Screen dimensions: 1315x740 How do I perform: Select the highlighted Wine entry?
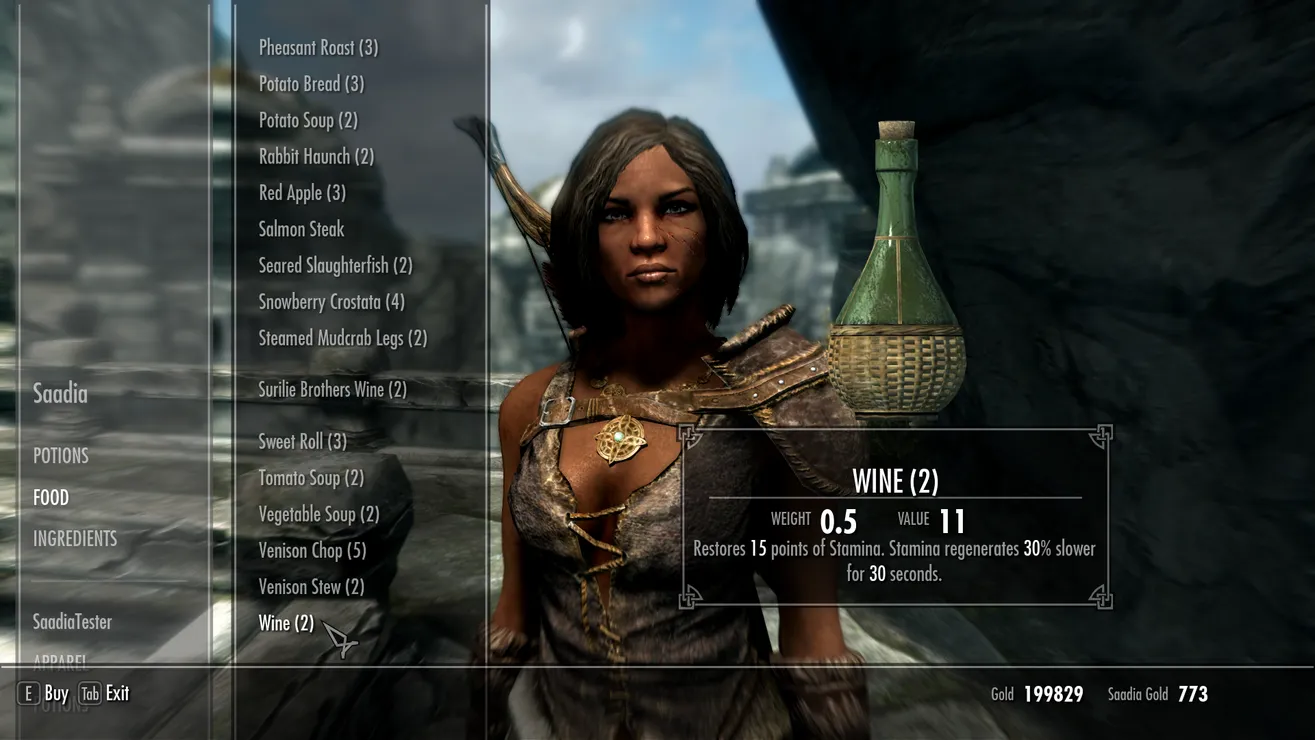click(x=286, y=624)
